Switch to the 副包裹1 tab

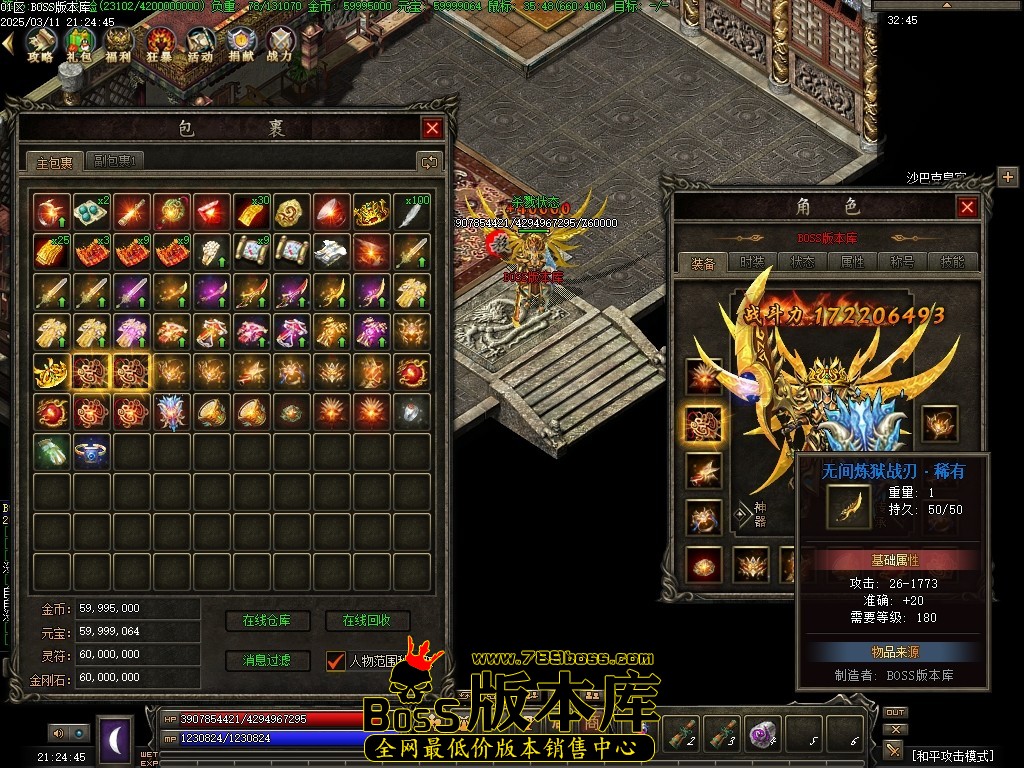[115, 161]
